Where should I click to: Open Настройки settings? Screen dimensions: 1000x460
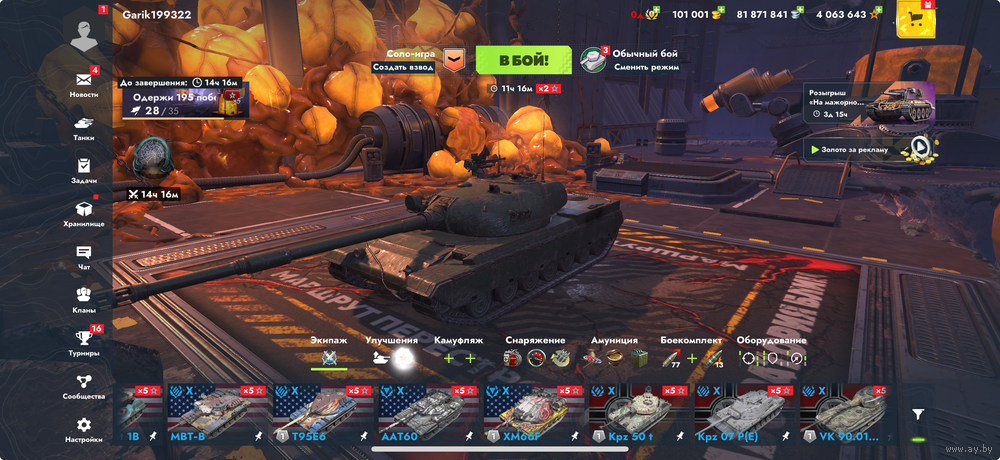point(84,429)
